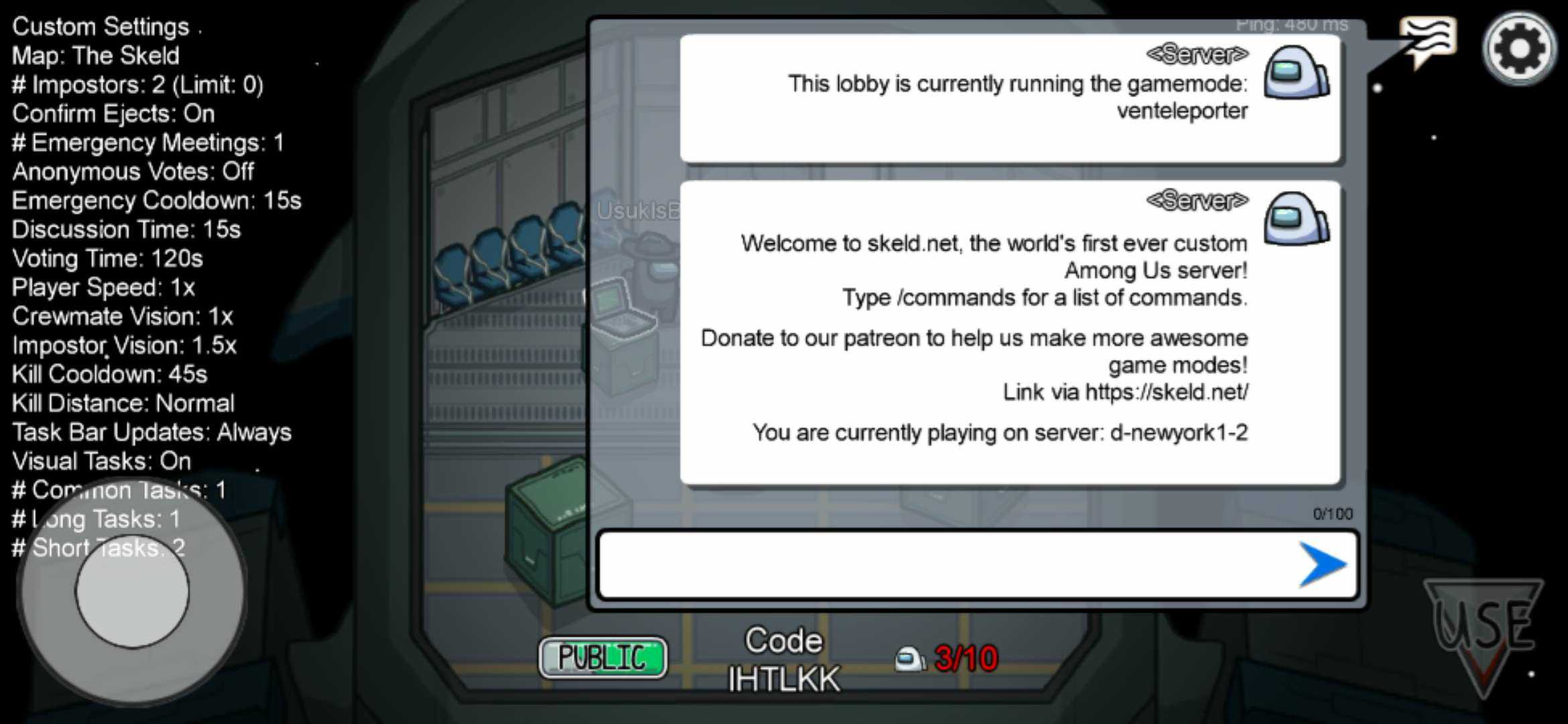Image resolution: width=1568 pixels, height=724 pixels.
Task: Select the skeld.net welcome server message
Action: coord(1009,333)
